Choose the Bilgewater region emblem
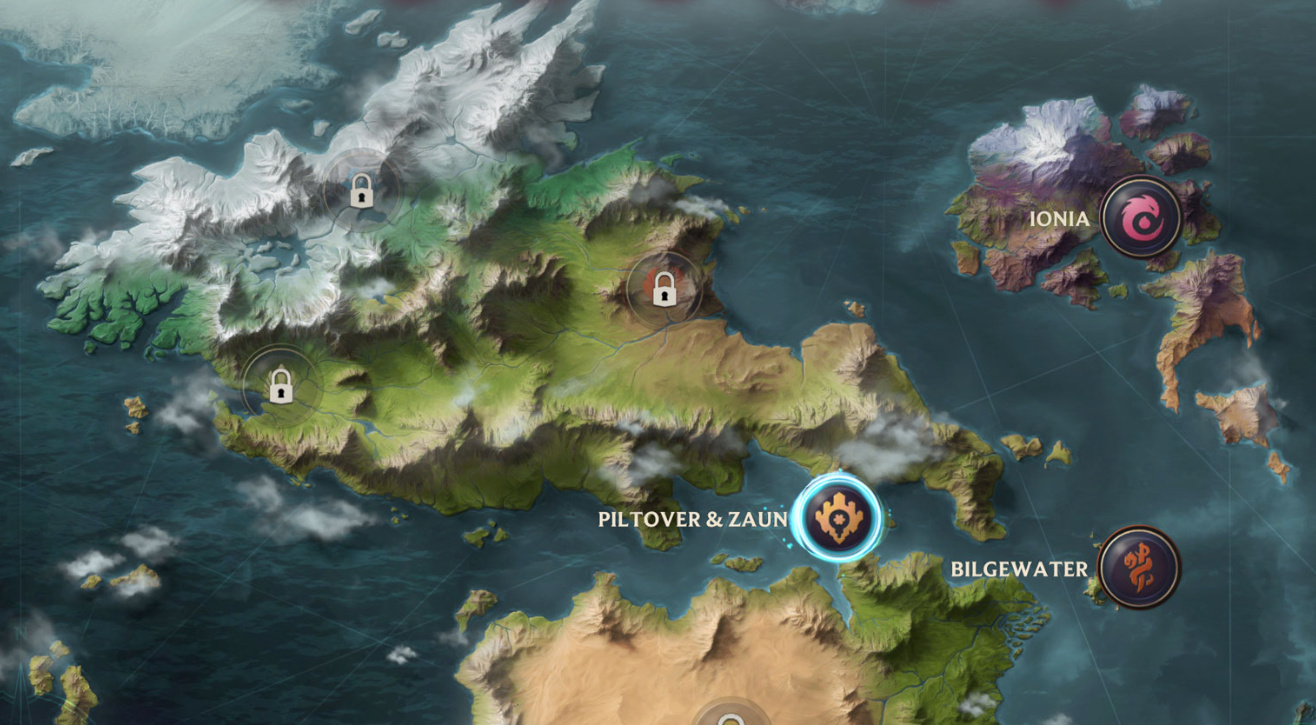Image resolution: width=1316 pixels, height=725 pixels. pyautogui.click(x=1138, y=567)
